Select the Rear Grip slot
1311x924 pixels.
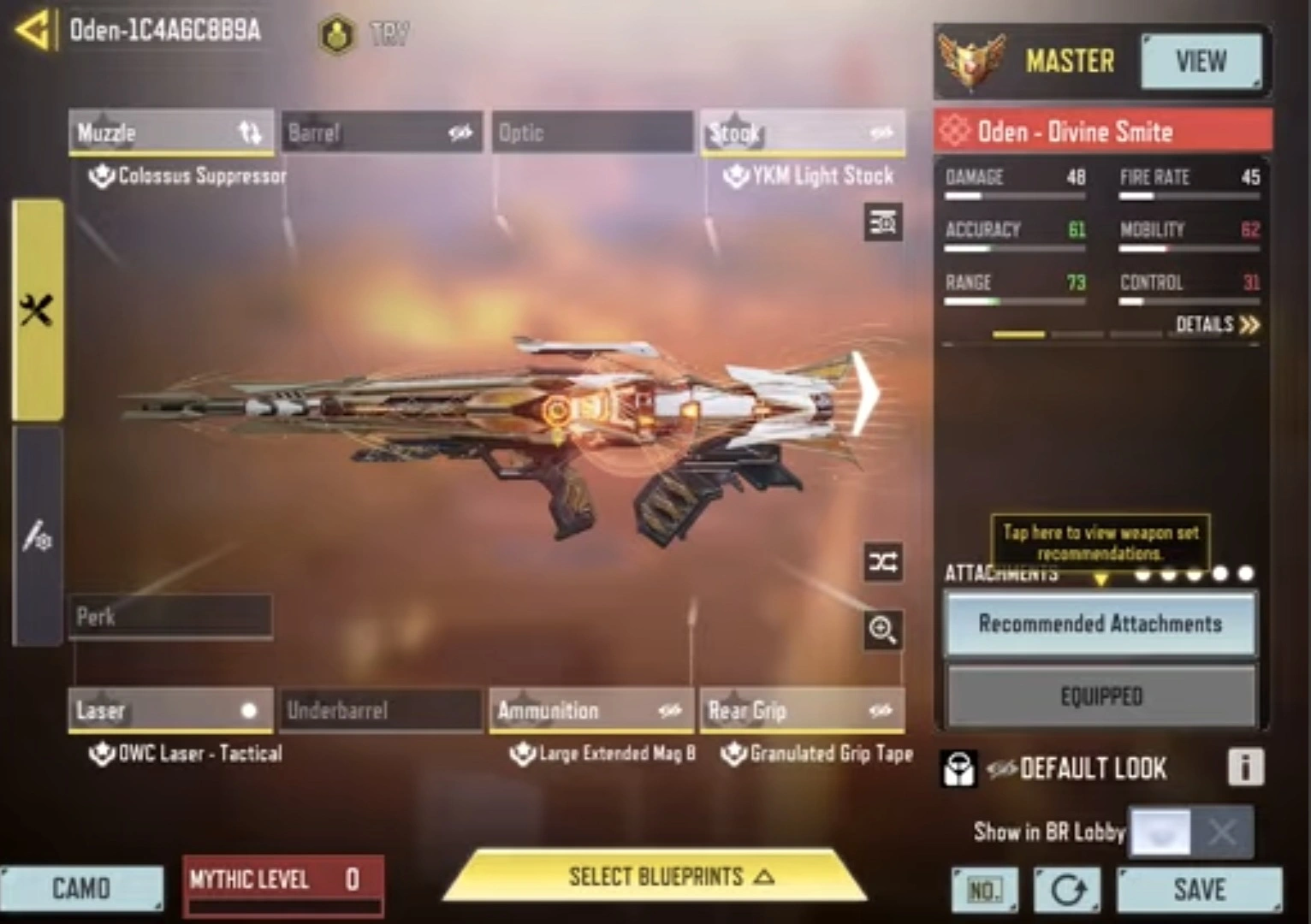pos(802,710)
